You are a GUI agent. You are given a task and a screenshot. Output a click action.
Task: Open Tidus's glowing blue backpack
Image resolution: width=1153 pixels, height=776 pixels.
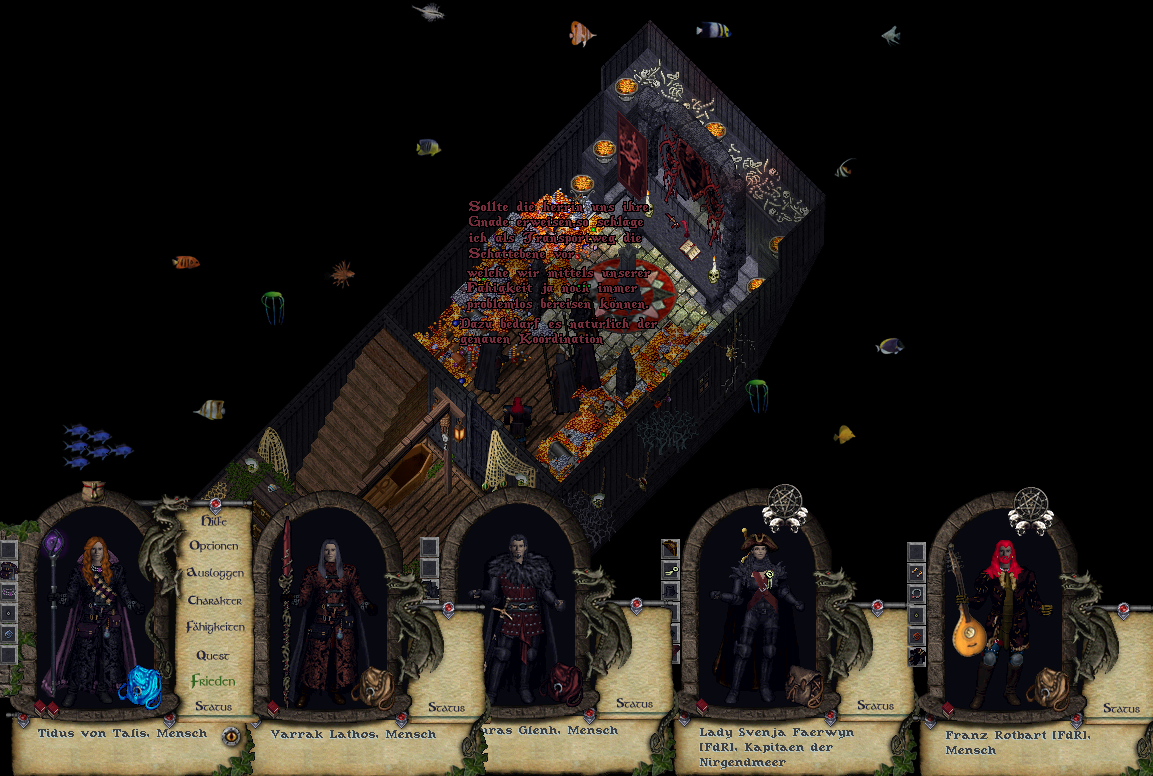click(x=139, y=687)
